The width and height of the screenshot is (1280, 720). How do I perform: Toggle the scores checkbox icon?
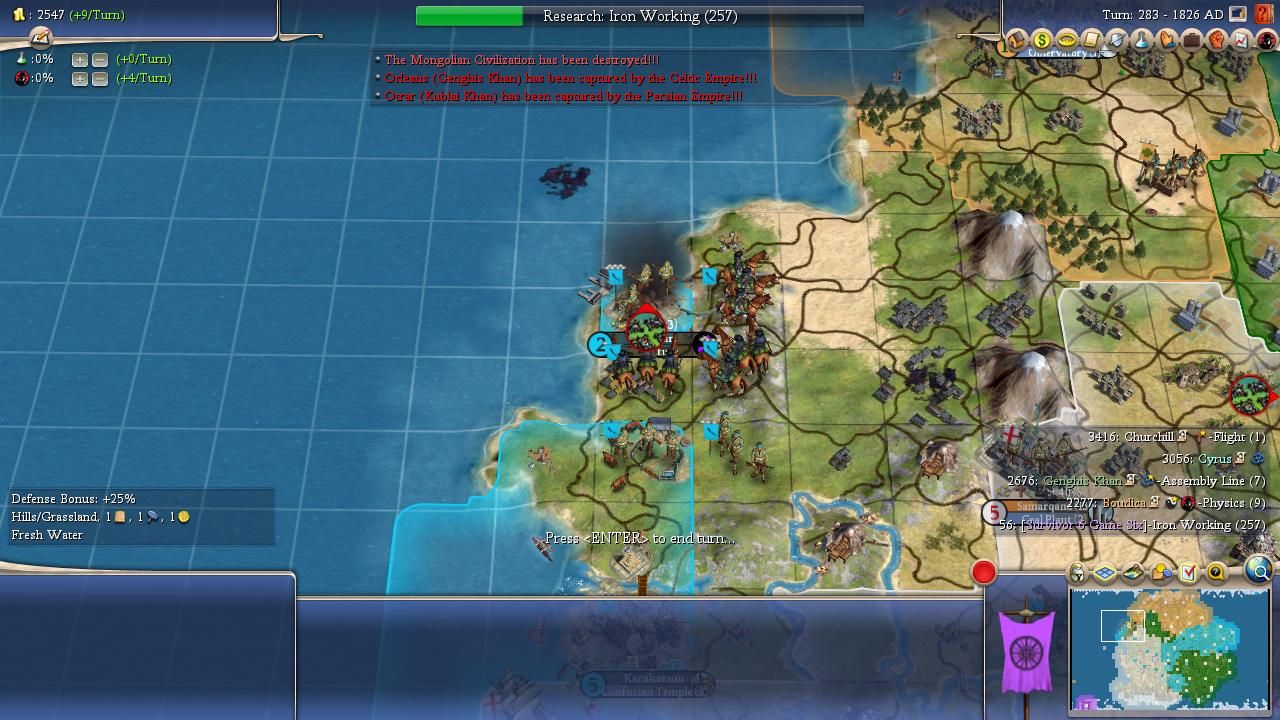tap(1188, 573)
